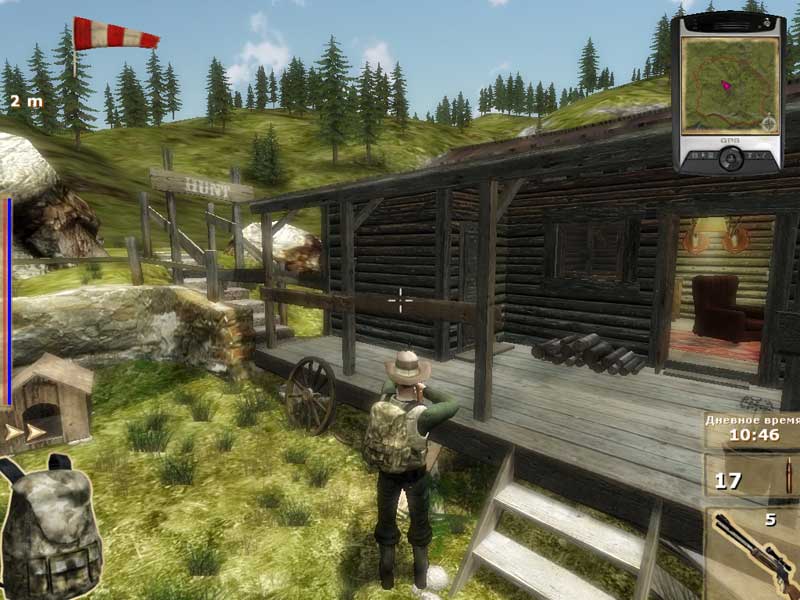Select the scoped rifle weapon slot

752,552
